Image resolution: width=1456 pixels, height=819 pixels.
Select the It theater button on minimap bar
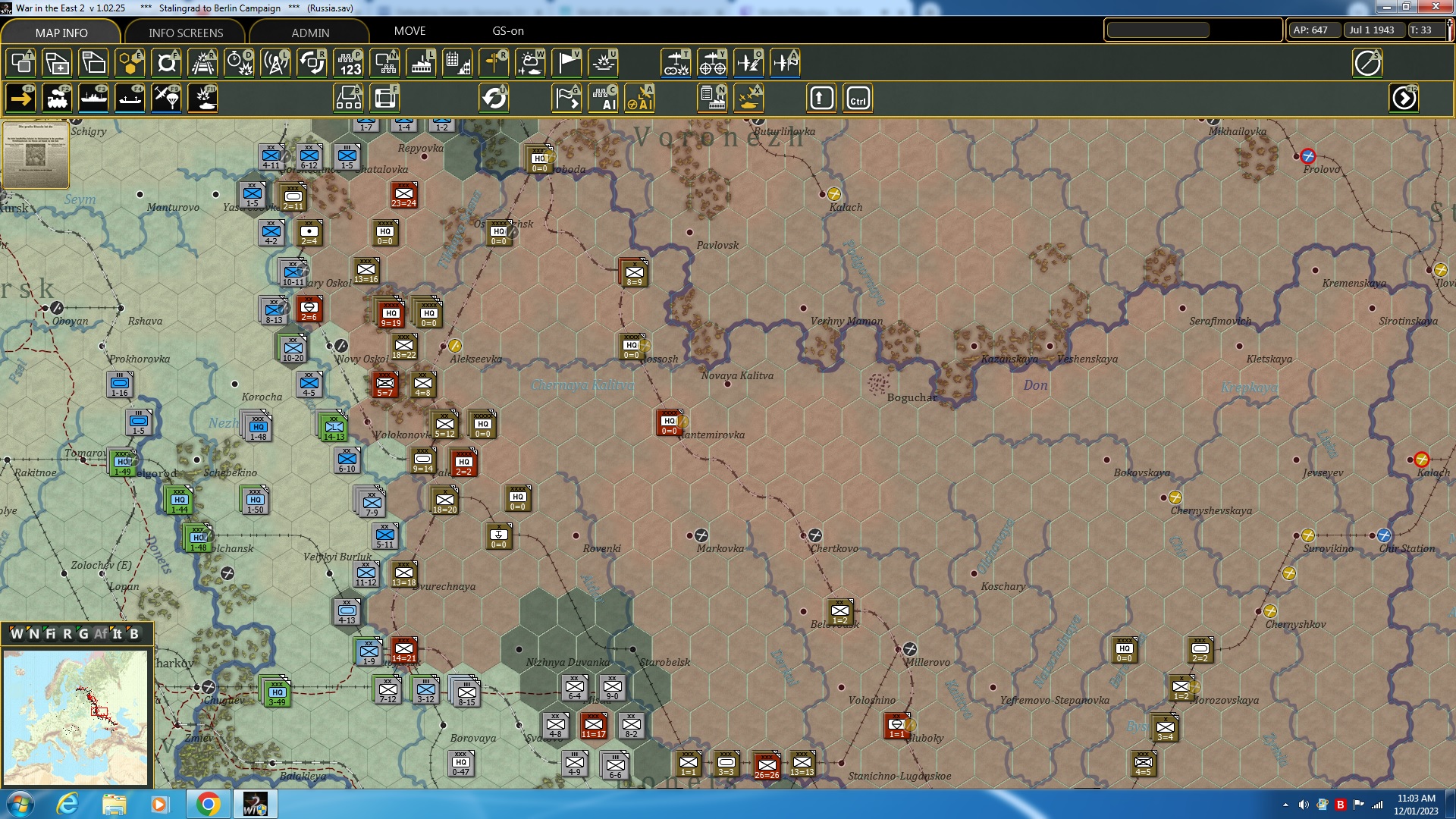click(118, 634)
